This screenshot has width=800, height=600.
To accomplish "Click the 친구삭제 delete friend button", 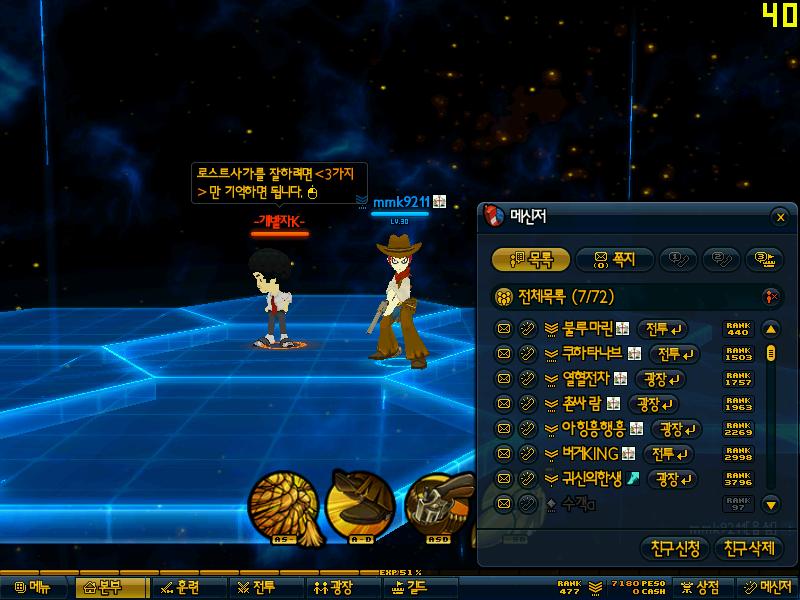I will 749,548.
